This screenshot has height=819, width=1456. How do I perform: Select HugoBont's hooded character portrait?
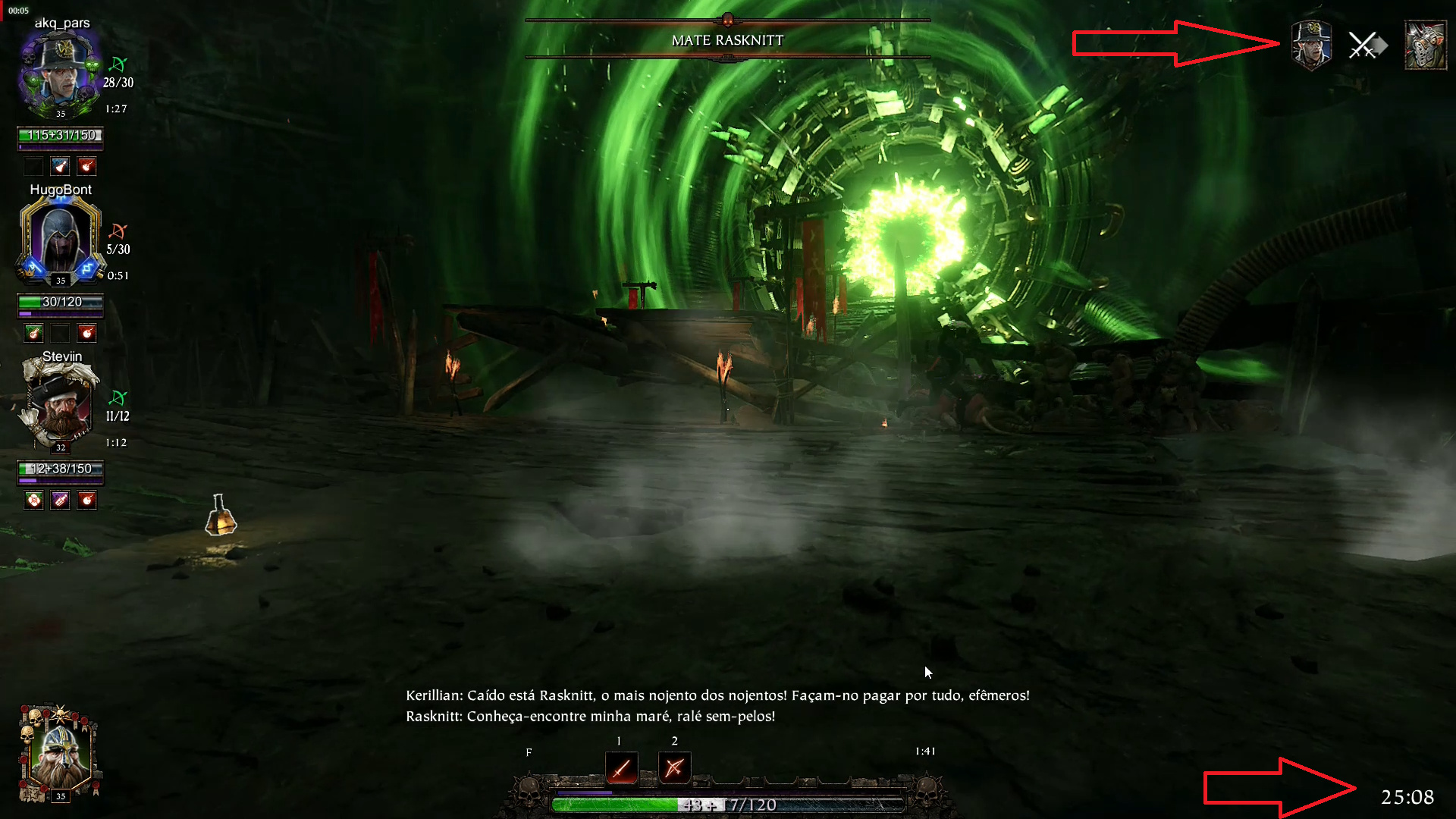(x=61, y=239)
